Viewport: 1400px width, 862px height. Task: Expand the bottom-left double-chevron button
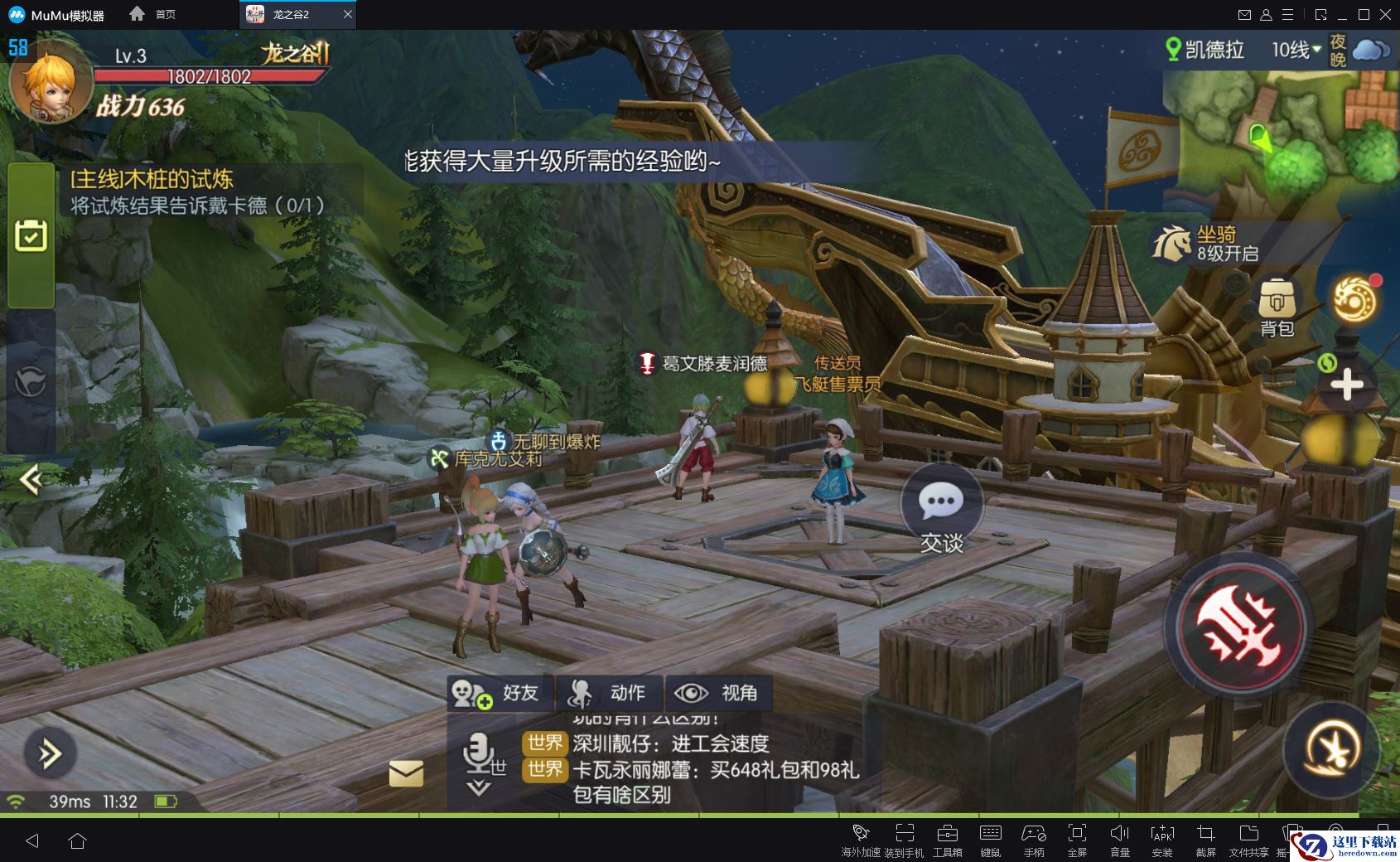(x=50, y=753)
